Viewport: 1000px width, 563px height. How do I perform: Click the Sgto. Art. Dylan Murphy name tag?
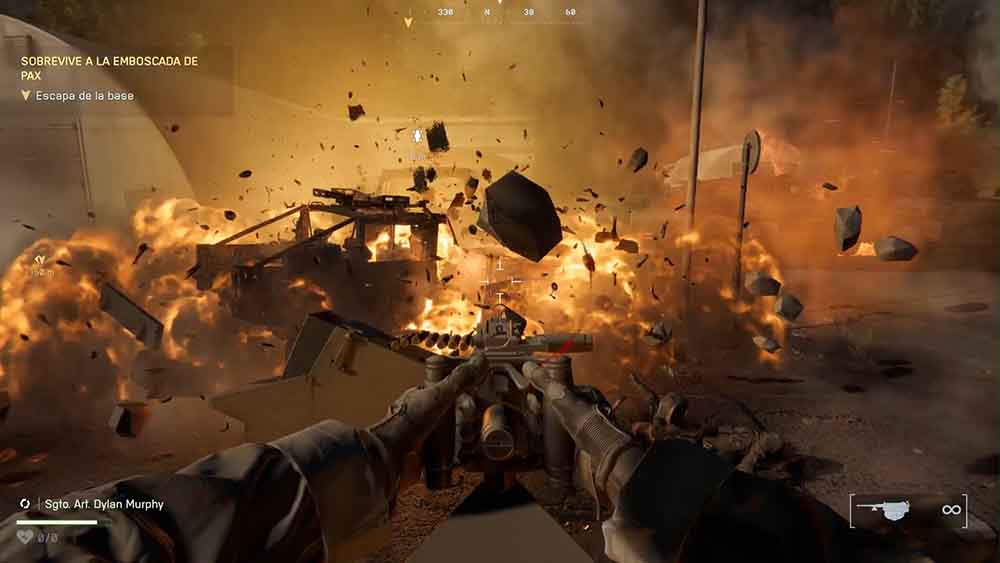(103, 504)
